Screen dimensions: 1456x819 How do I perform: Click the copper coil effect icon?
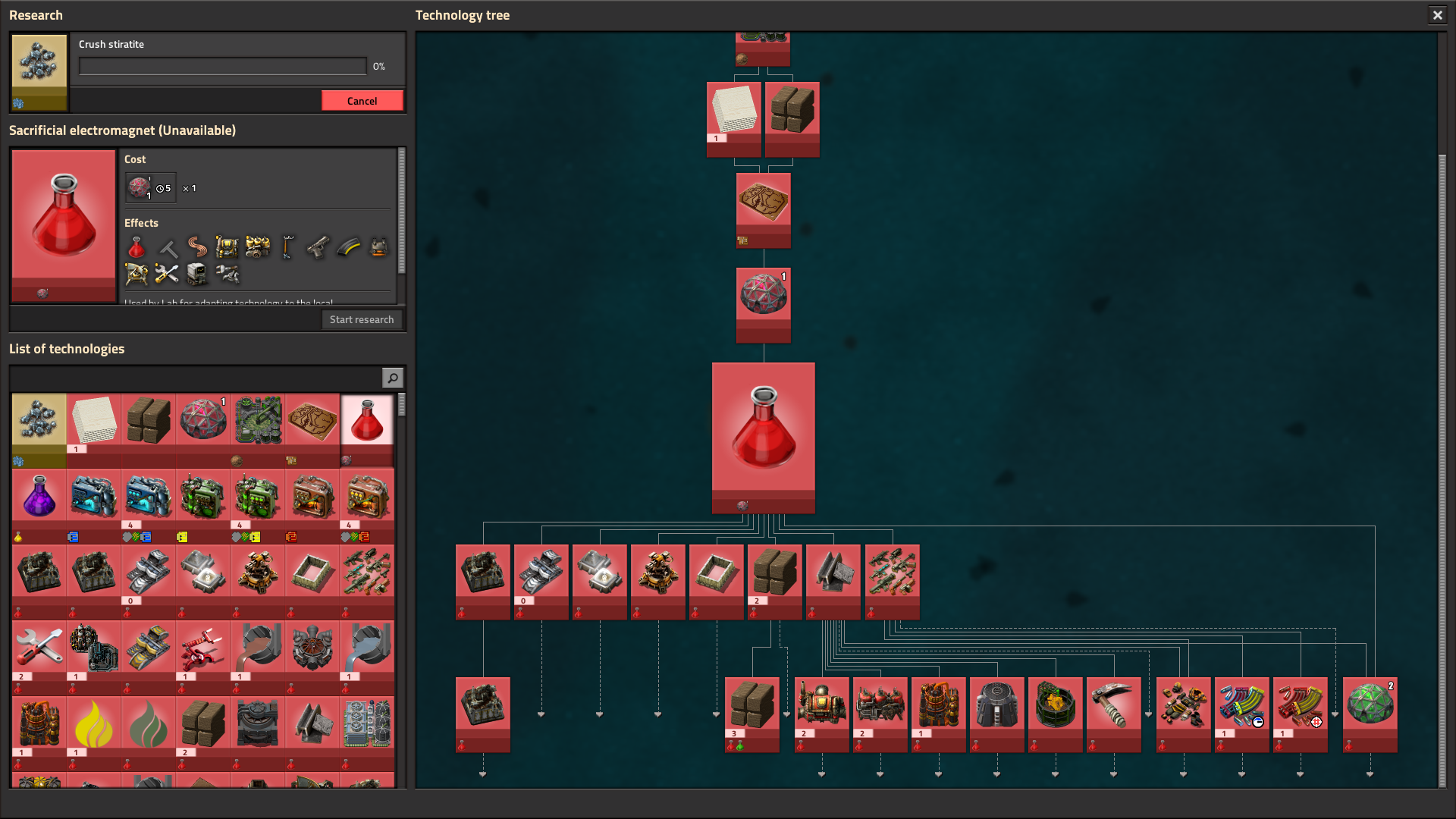click(198, 248)
